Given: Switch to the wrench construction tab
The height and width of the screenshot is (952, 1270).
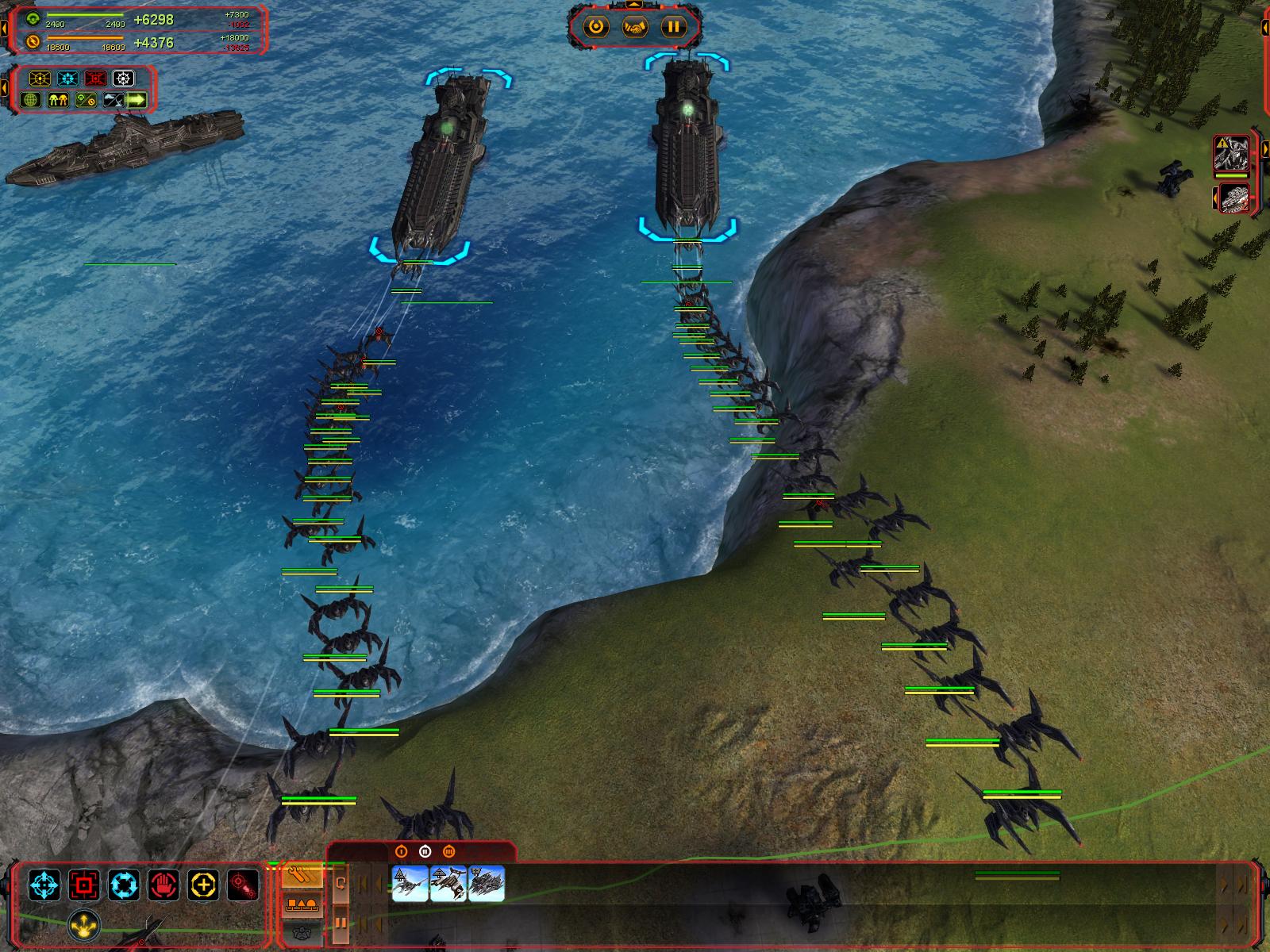Looking at the screenshot, I should click(x=303, y=876).
